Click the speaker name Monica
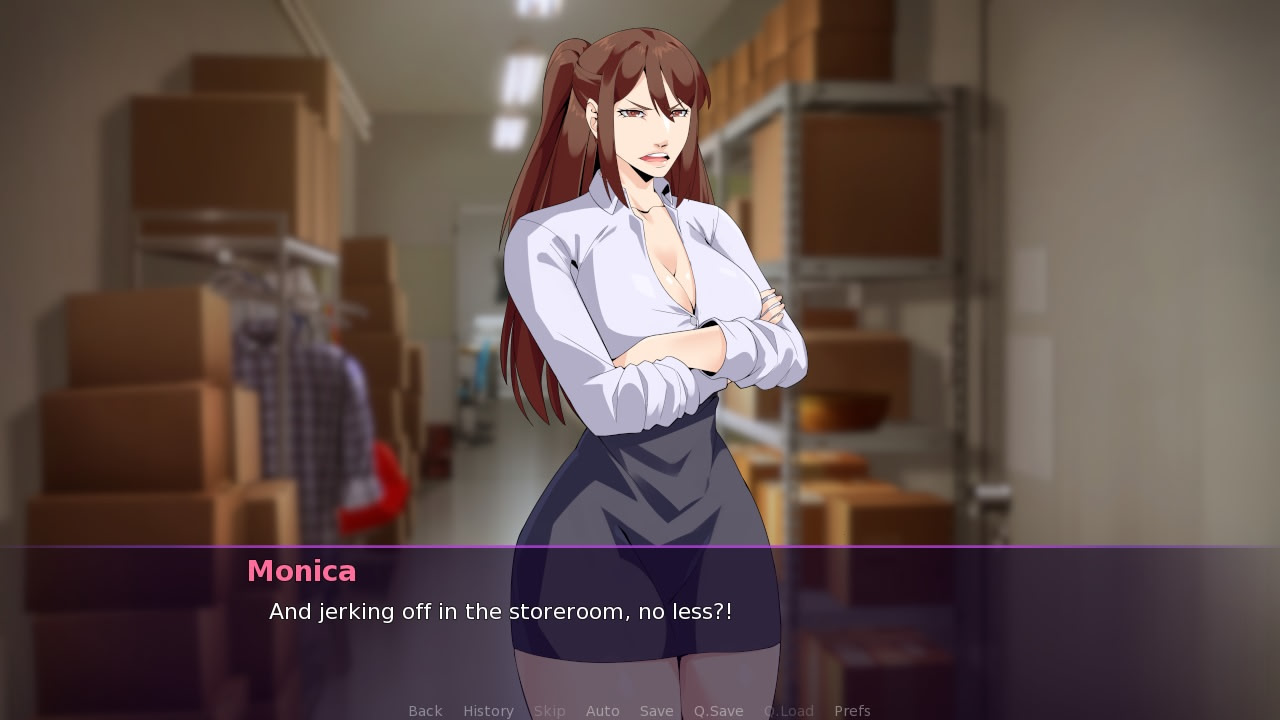 (302, 571)
